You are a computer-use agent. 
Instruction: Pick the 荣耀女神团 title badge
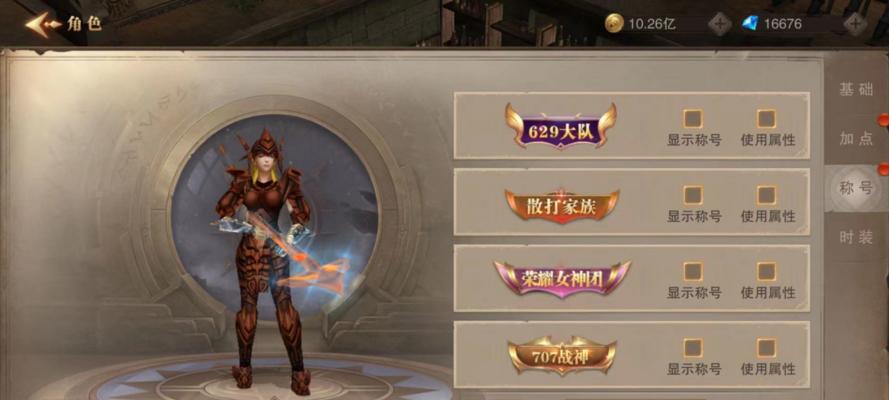562,279
